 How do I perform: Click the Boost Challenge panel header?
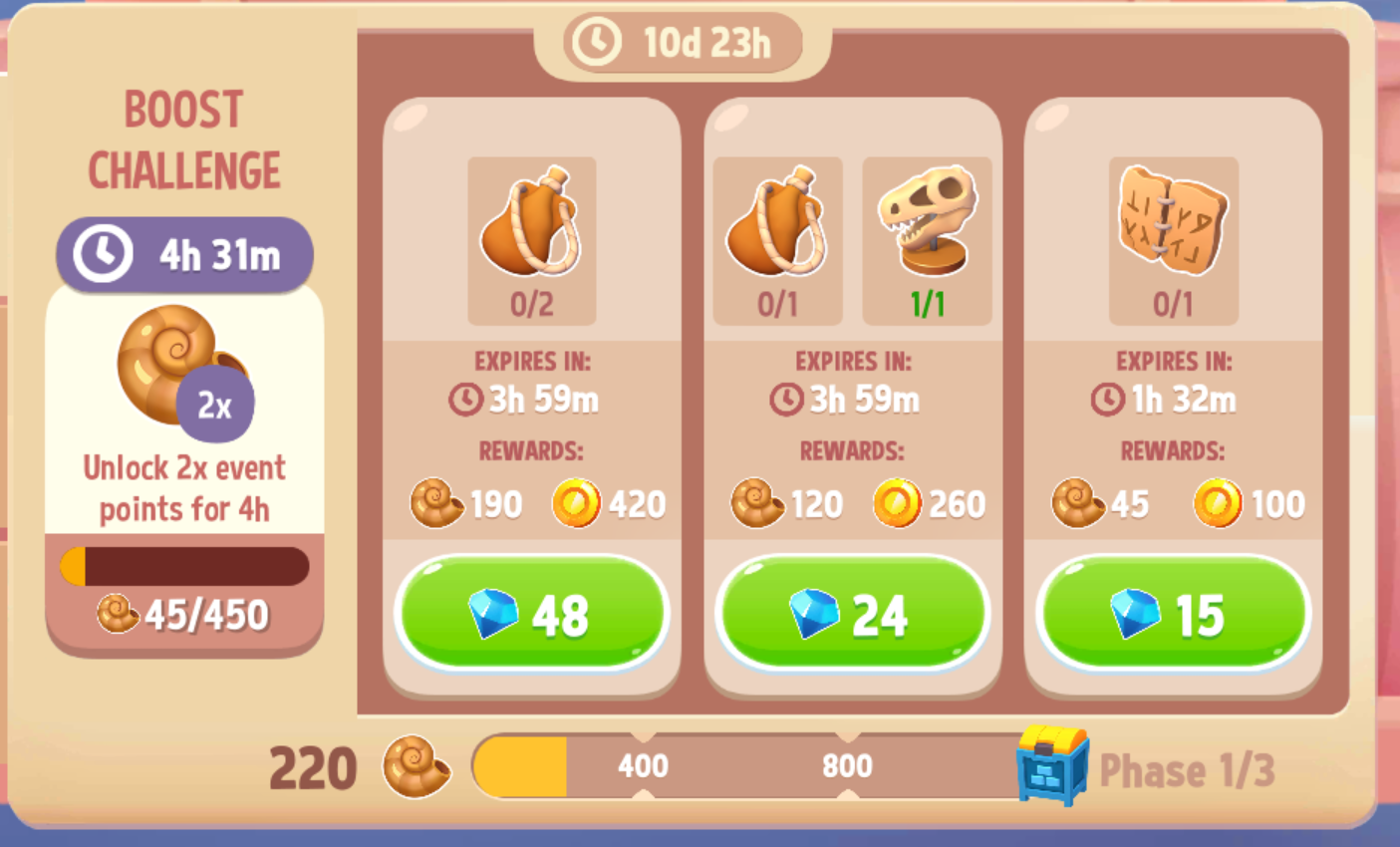182,140
